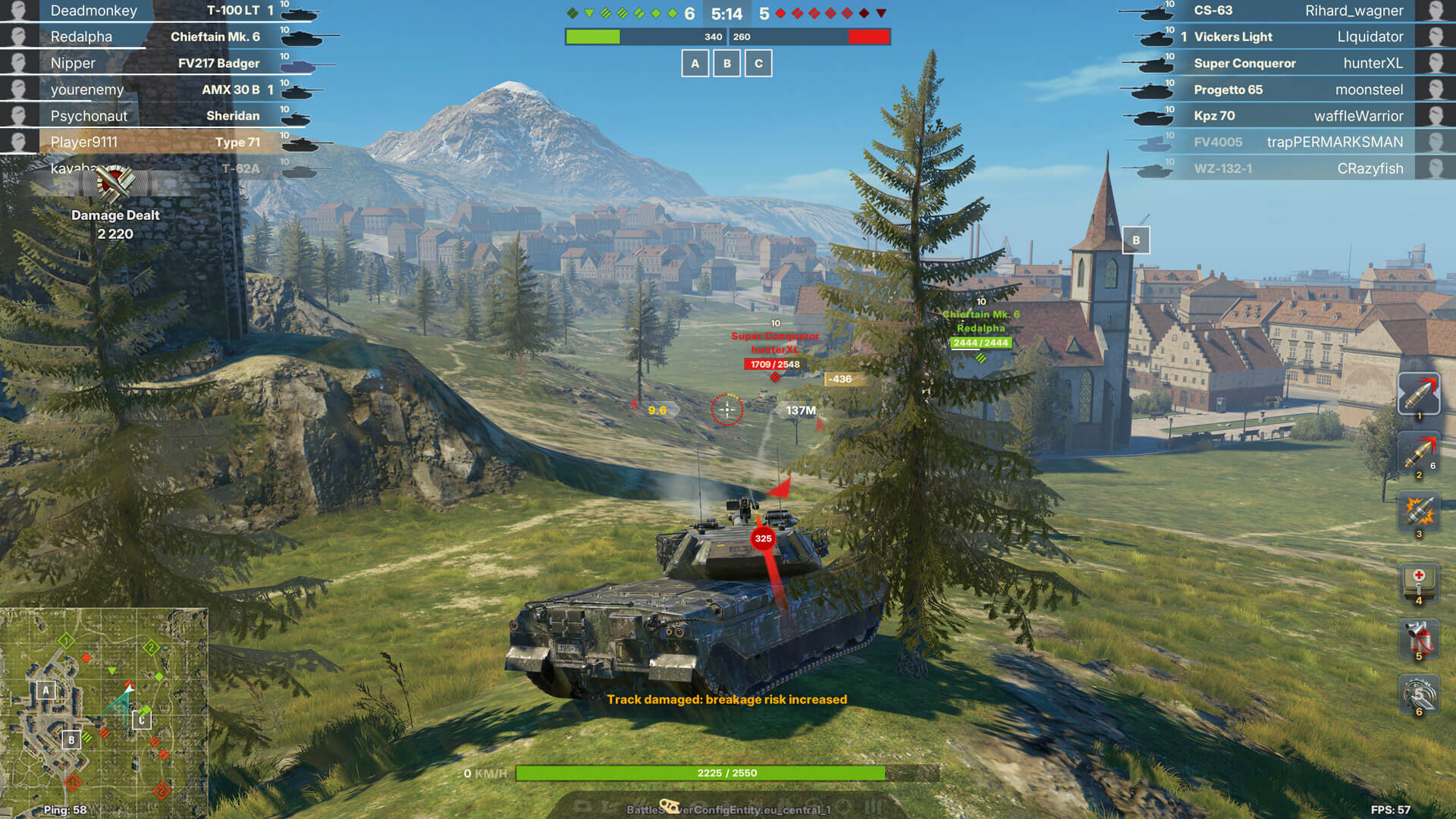Screen dimensions: 1456x819
Task: Select enemy waffleWarrior's Kpz 70 row
Action: (x=1297, y=116)
